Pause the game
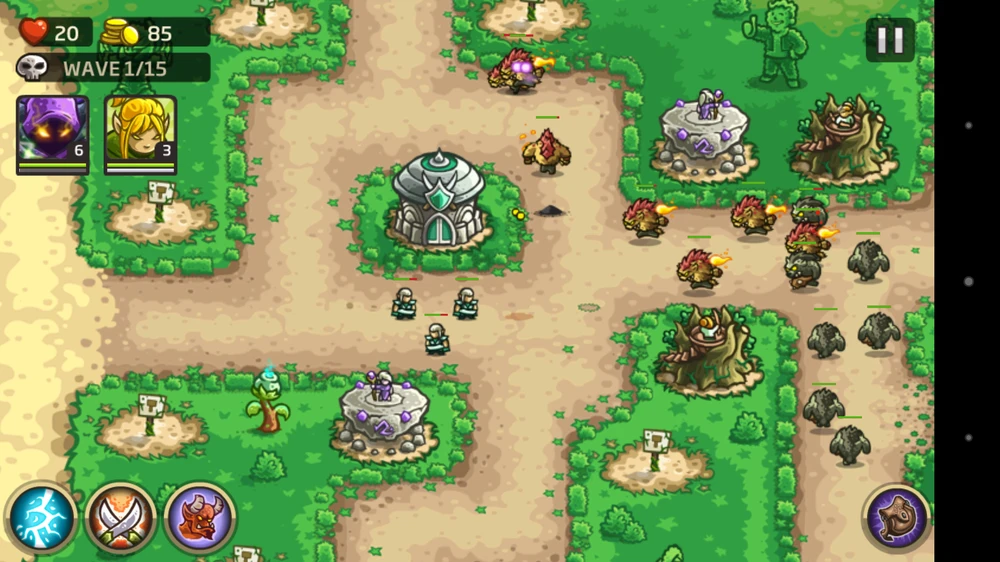Viewport: 1000px width, 562px height. pos(889,40)
